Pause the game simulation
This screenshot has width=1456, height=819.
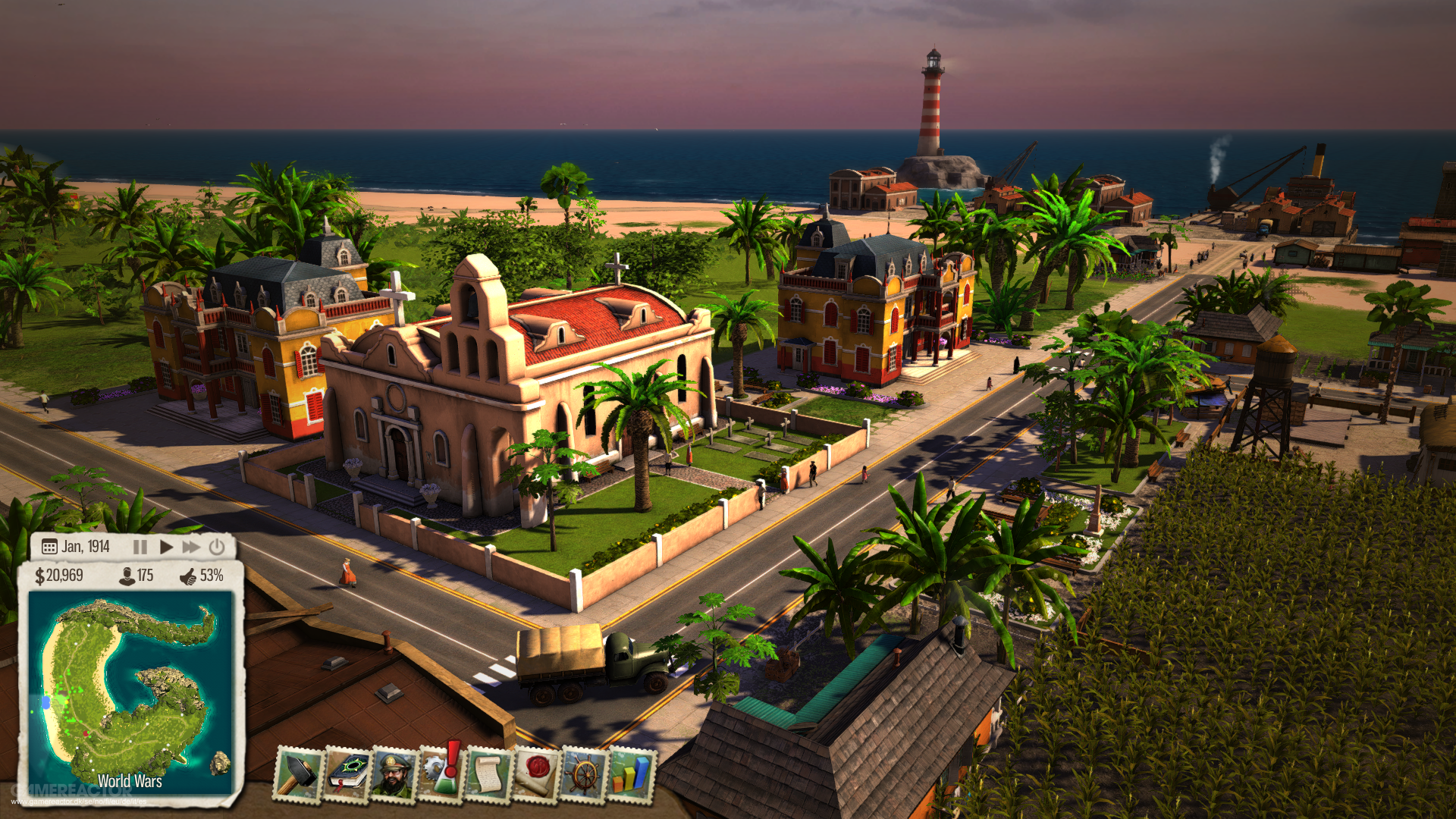pyautogui.click(x=140, y=547)
